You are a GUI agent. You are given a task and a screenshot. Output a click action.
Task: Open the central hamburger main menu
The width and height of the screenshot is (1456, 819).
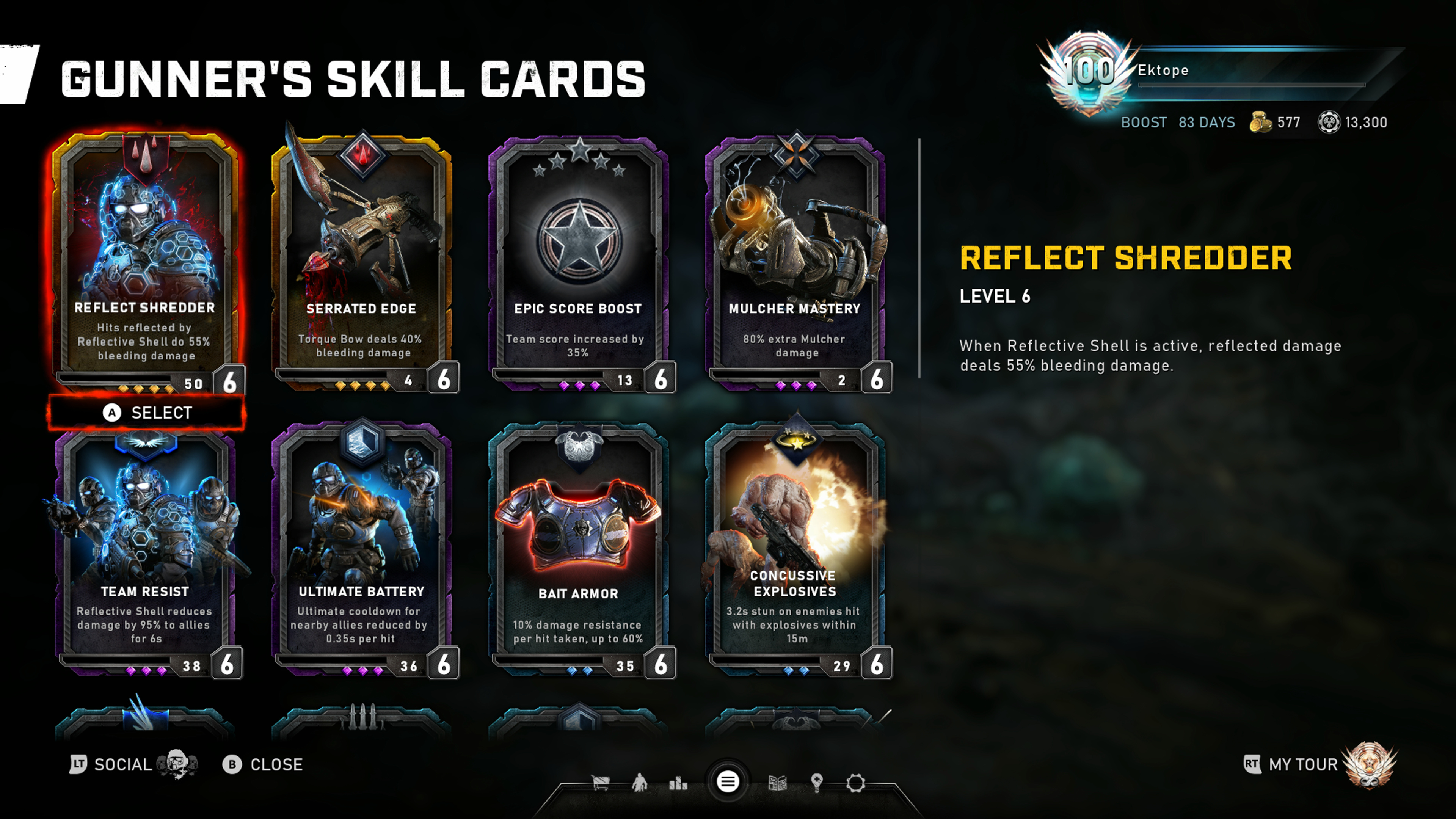coord(728,782)
